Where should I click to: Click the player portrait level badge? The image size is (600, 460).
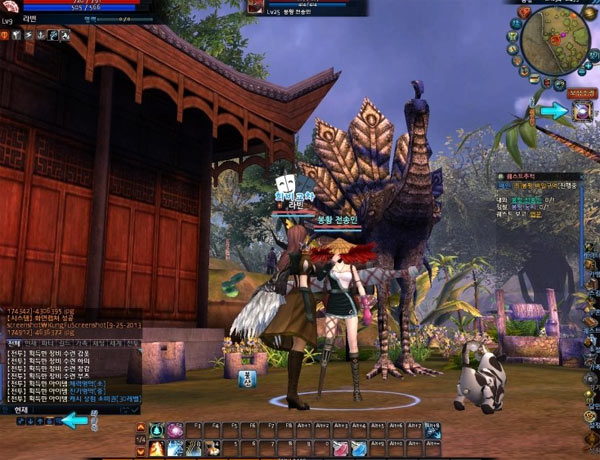click(x=7, y=21)
